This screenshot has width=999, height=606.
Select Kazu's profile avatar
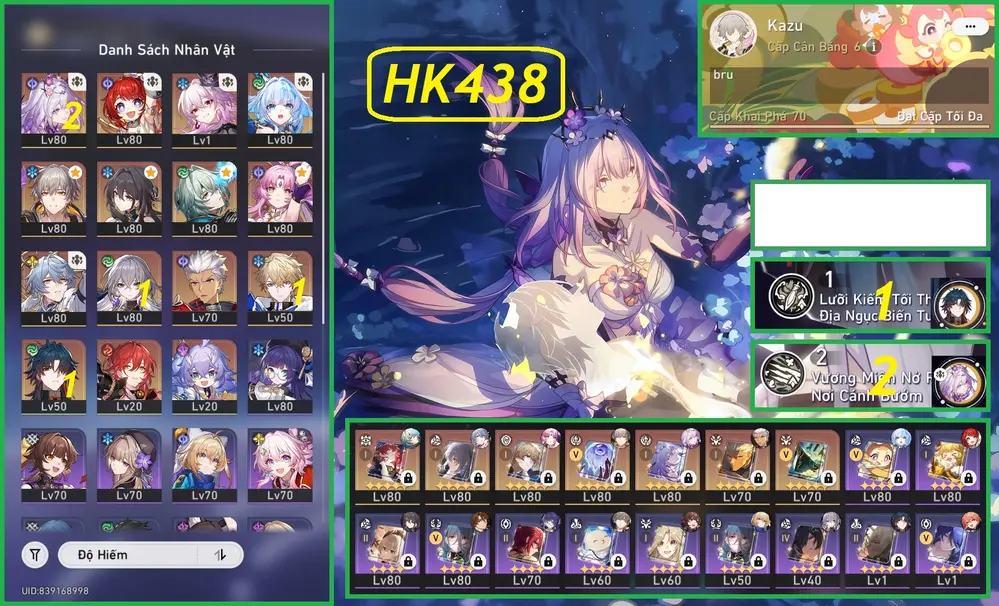[732, 37]
